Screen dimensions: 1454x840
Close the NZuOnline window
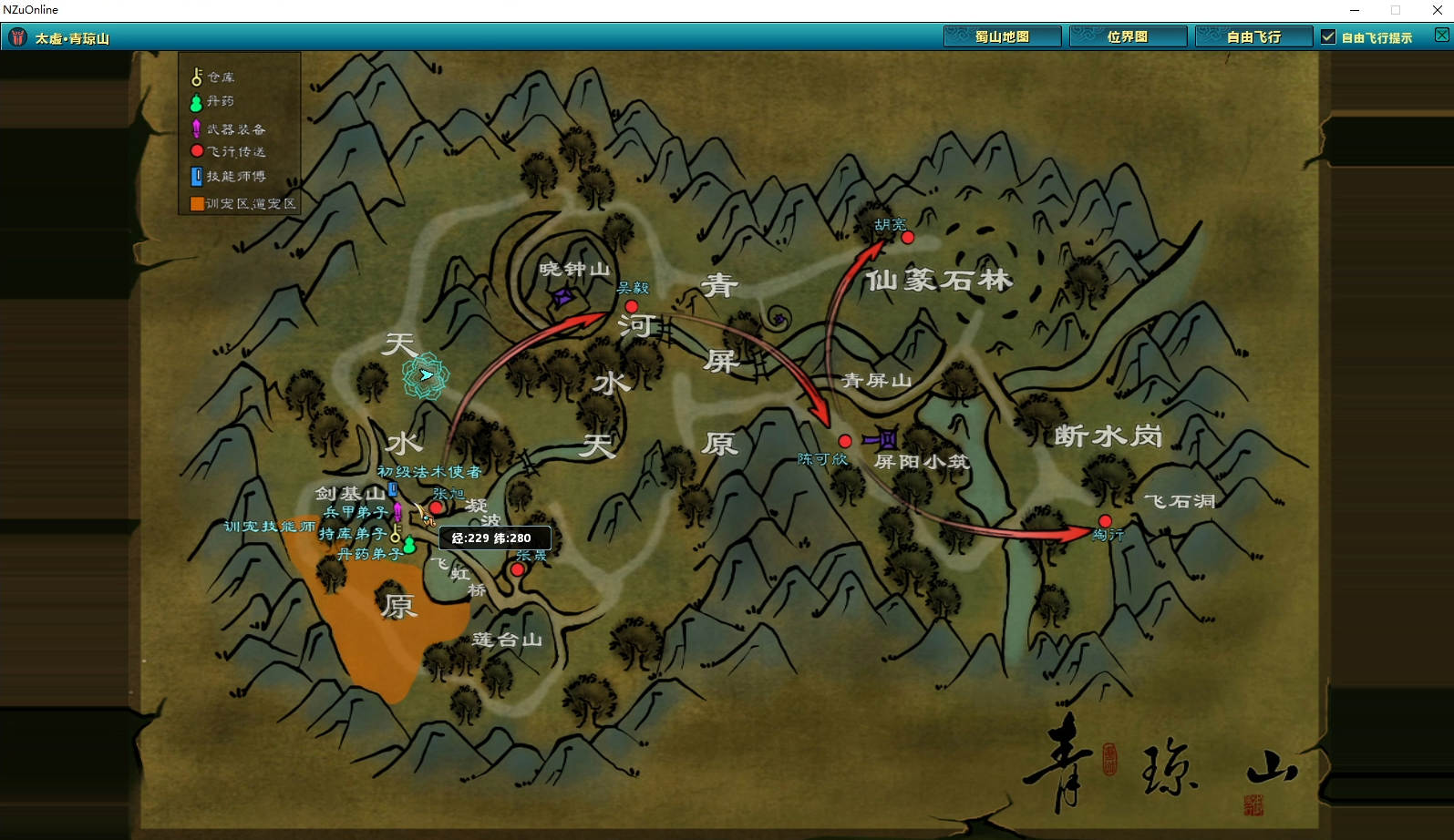pyautogui.click(x=1438, y=10)
